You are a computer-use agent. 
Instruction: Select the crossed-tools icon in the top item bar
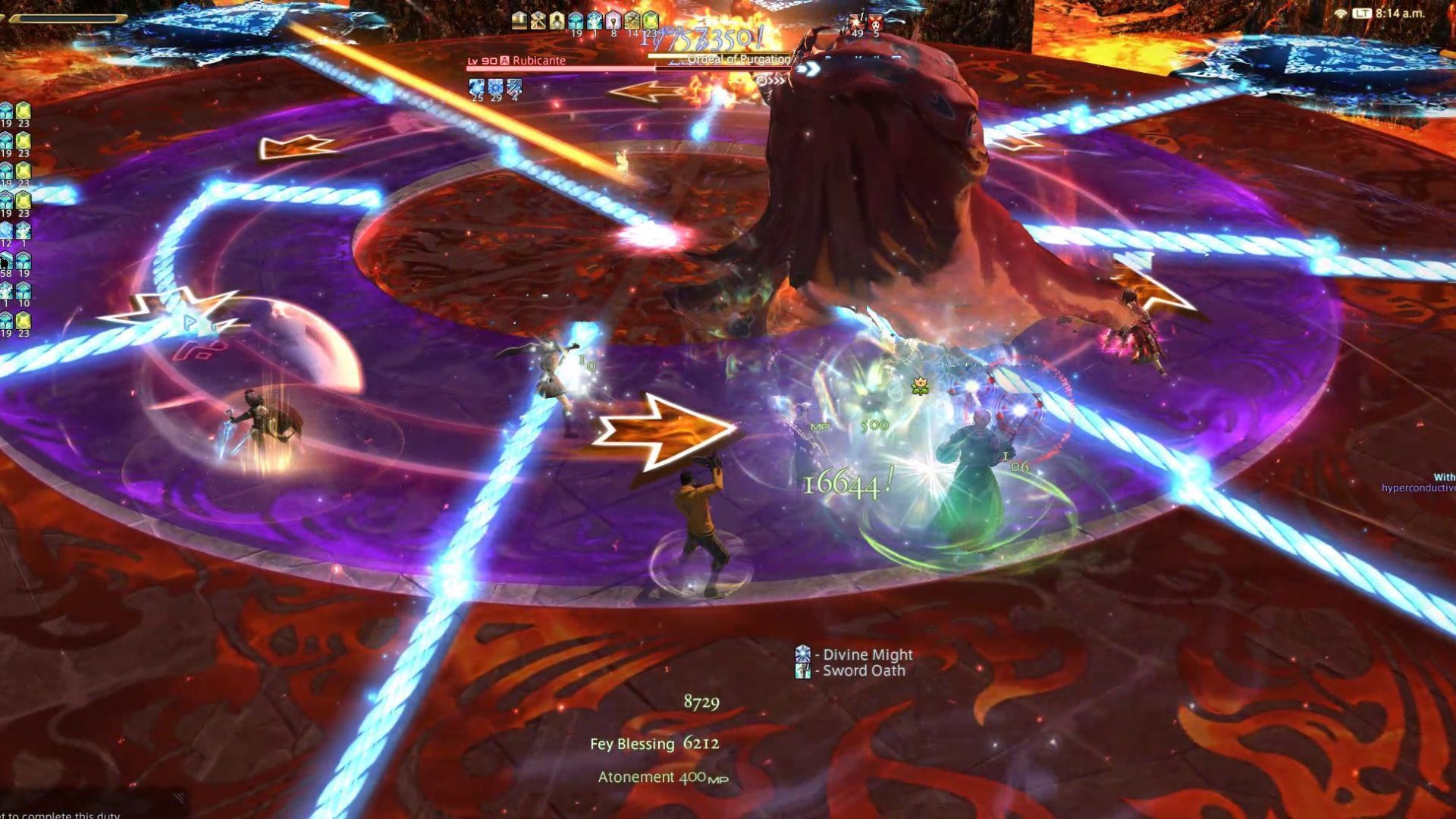pos(538,20)
